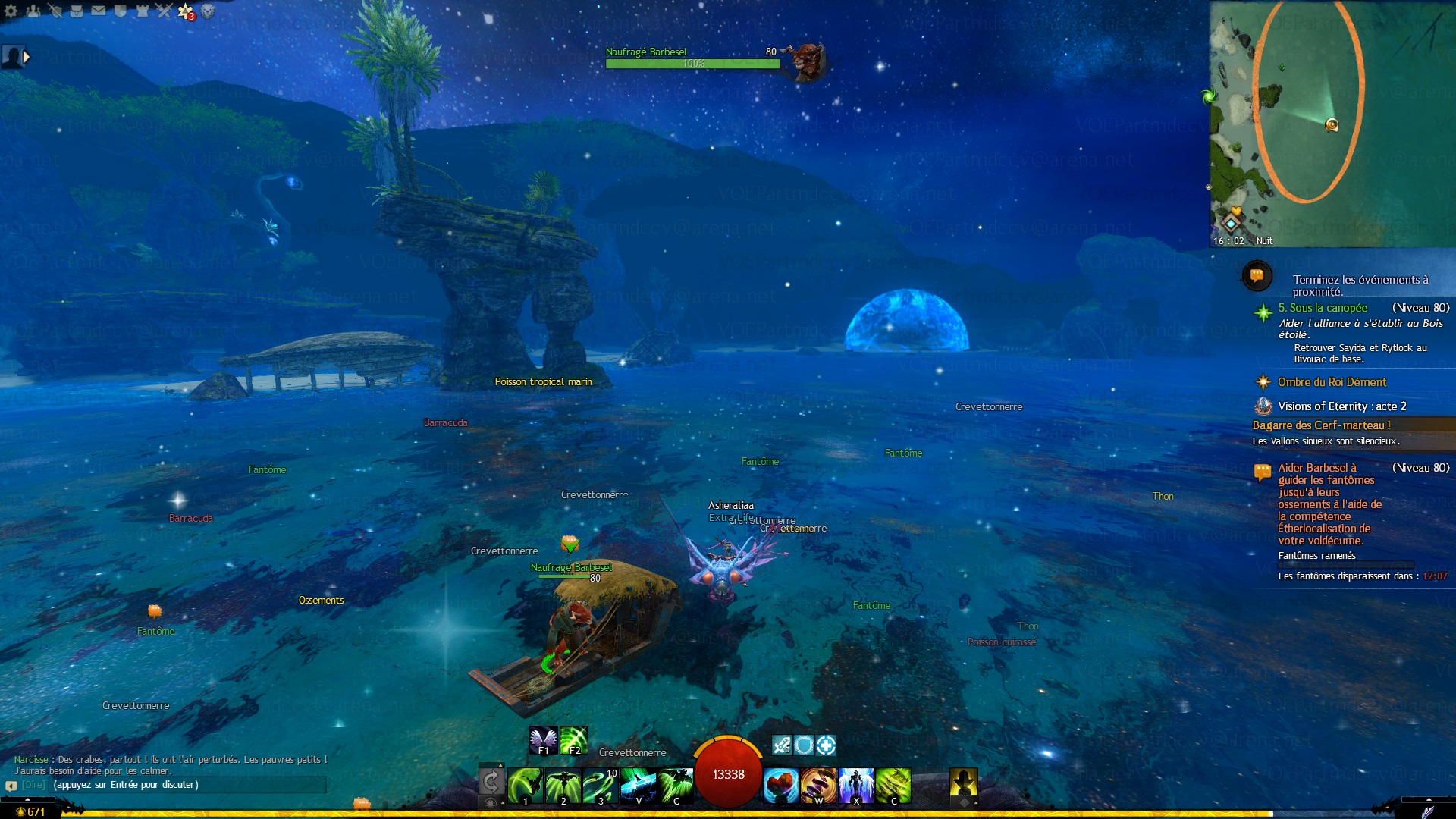Select the 'Sous la canopée' story objective
Screen dimensions: 1456x819
(x=1323, y=308)
